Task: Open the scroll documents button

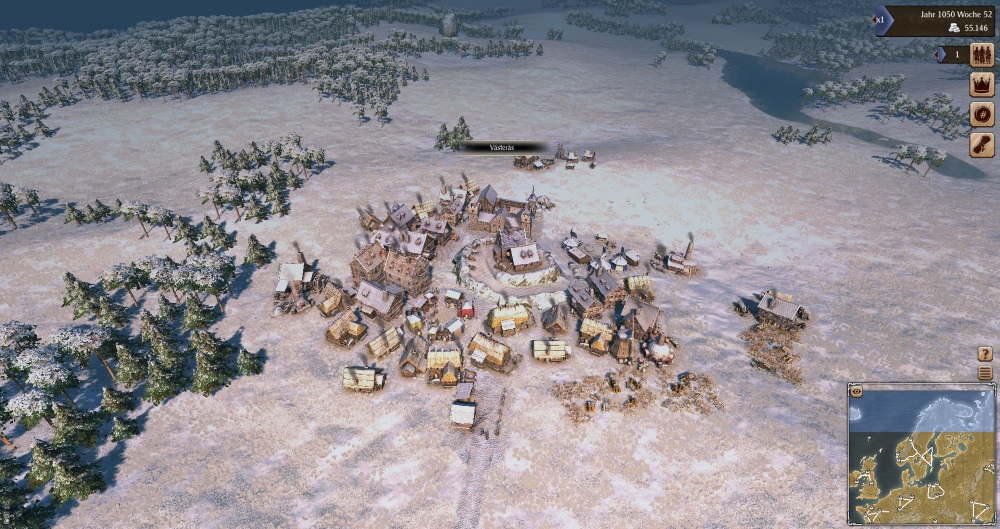Action: tap(982, 144)
